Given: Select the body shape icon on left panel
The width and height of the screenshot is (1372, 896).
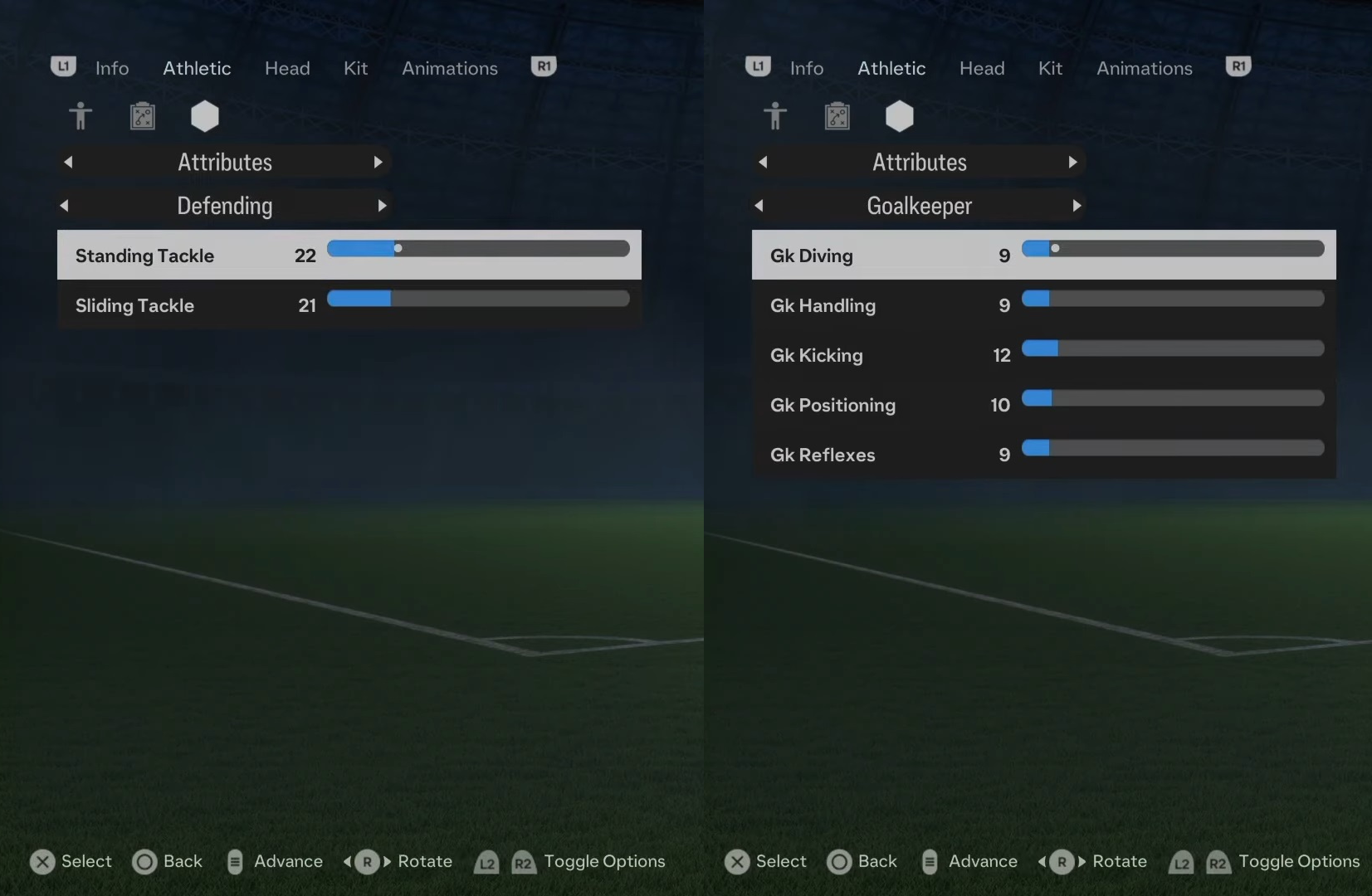Looking at the screenshot, I should (x=81, y=116).
